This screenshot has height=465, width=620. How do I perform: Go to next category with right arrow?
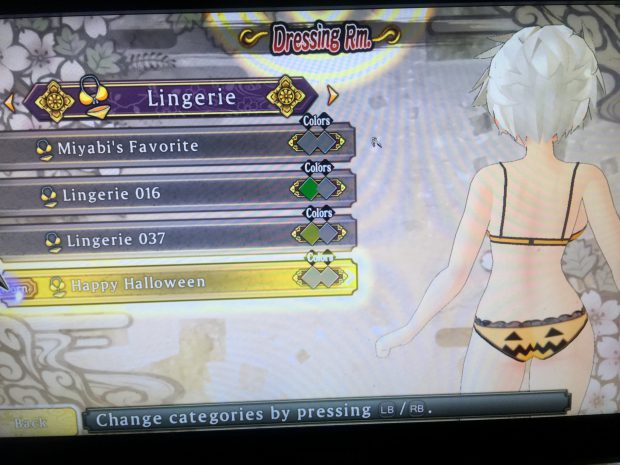pyautogui.click(x=334, y=96)
